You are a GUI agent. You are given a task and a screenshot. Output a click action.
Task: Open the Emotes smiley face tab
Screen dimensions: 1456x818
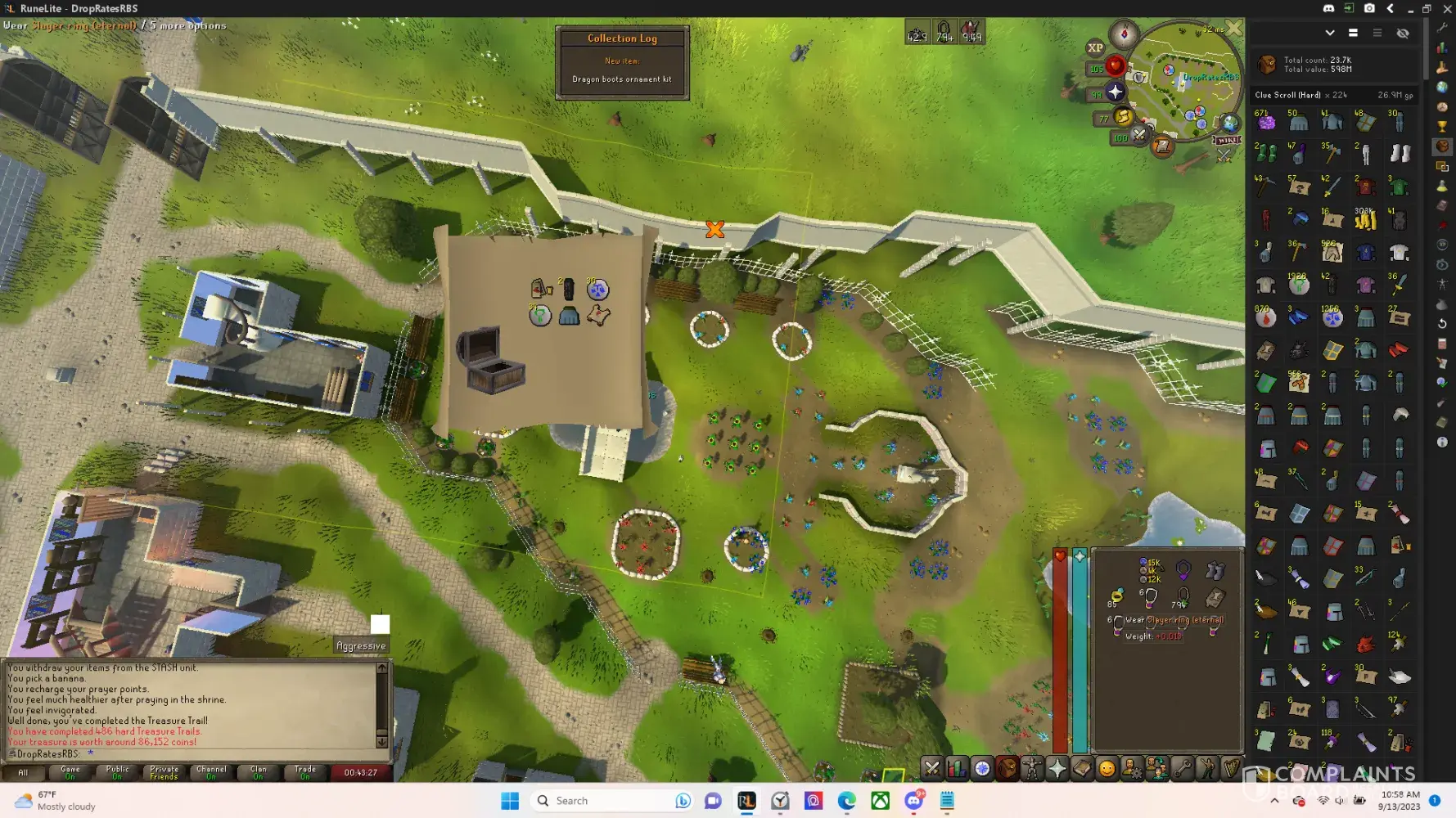pos(1107,768)
